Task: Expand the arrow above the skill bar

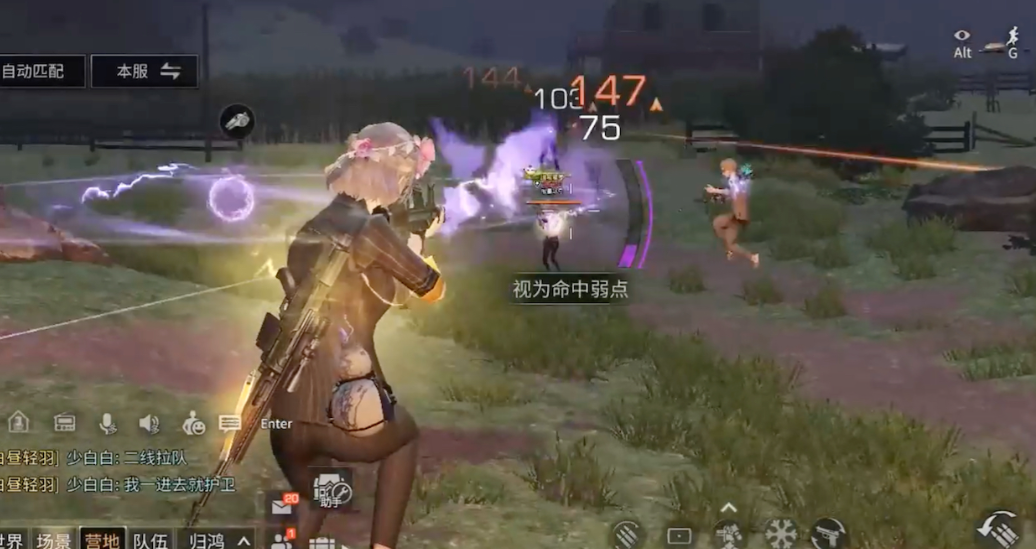Action: pyautogui.click(x=729, y=507)
